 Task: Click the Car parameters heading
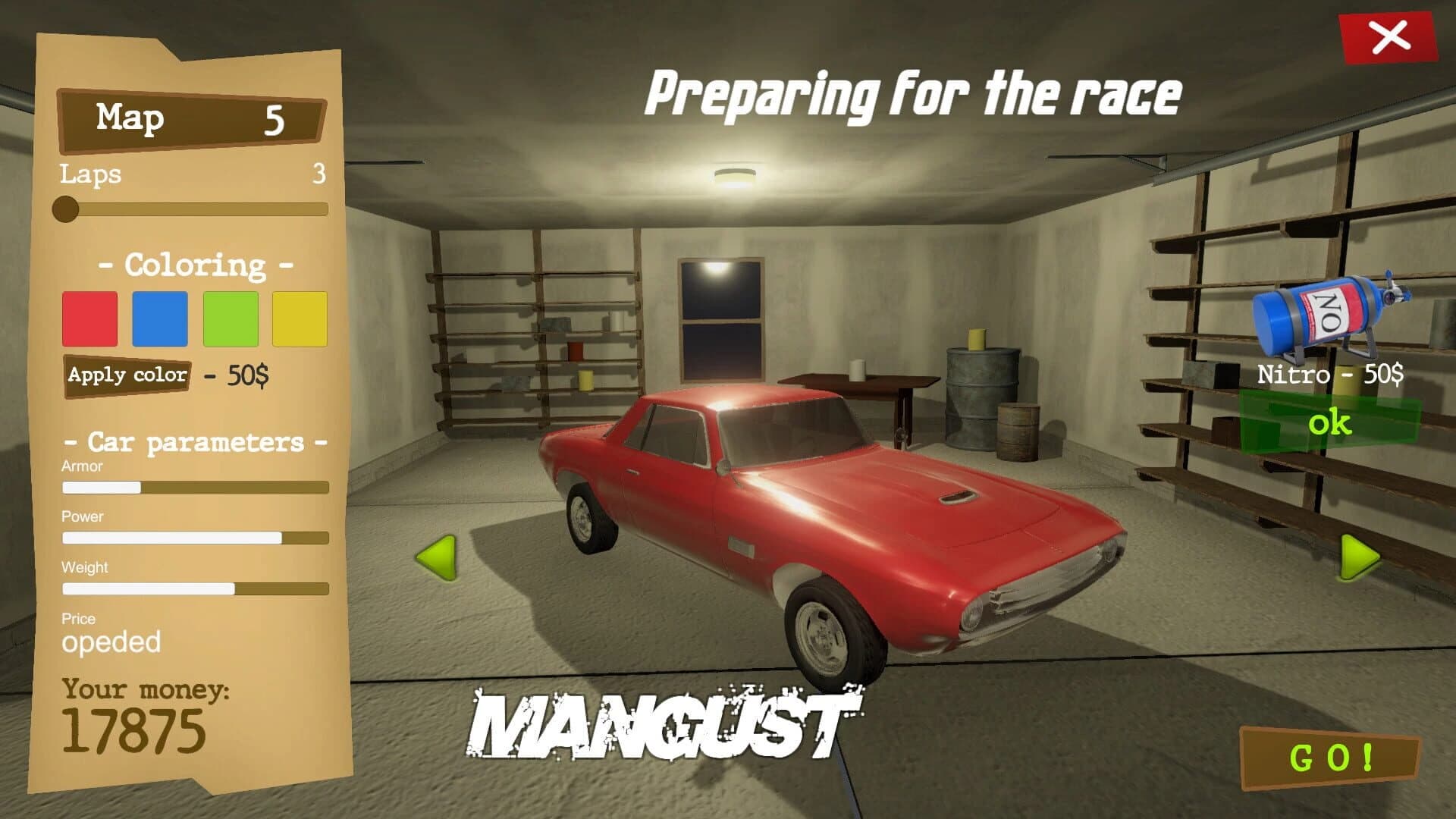pyautogui.click(x=195, y=441)
